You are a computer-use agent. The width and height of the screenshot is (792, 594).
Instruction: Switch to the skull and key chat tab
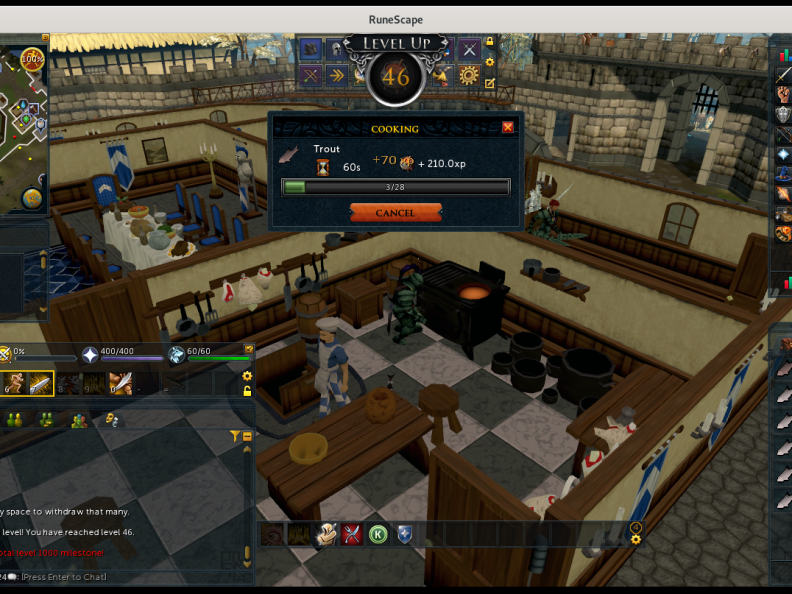pos(112,420)
